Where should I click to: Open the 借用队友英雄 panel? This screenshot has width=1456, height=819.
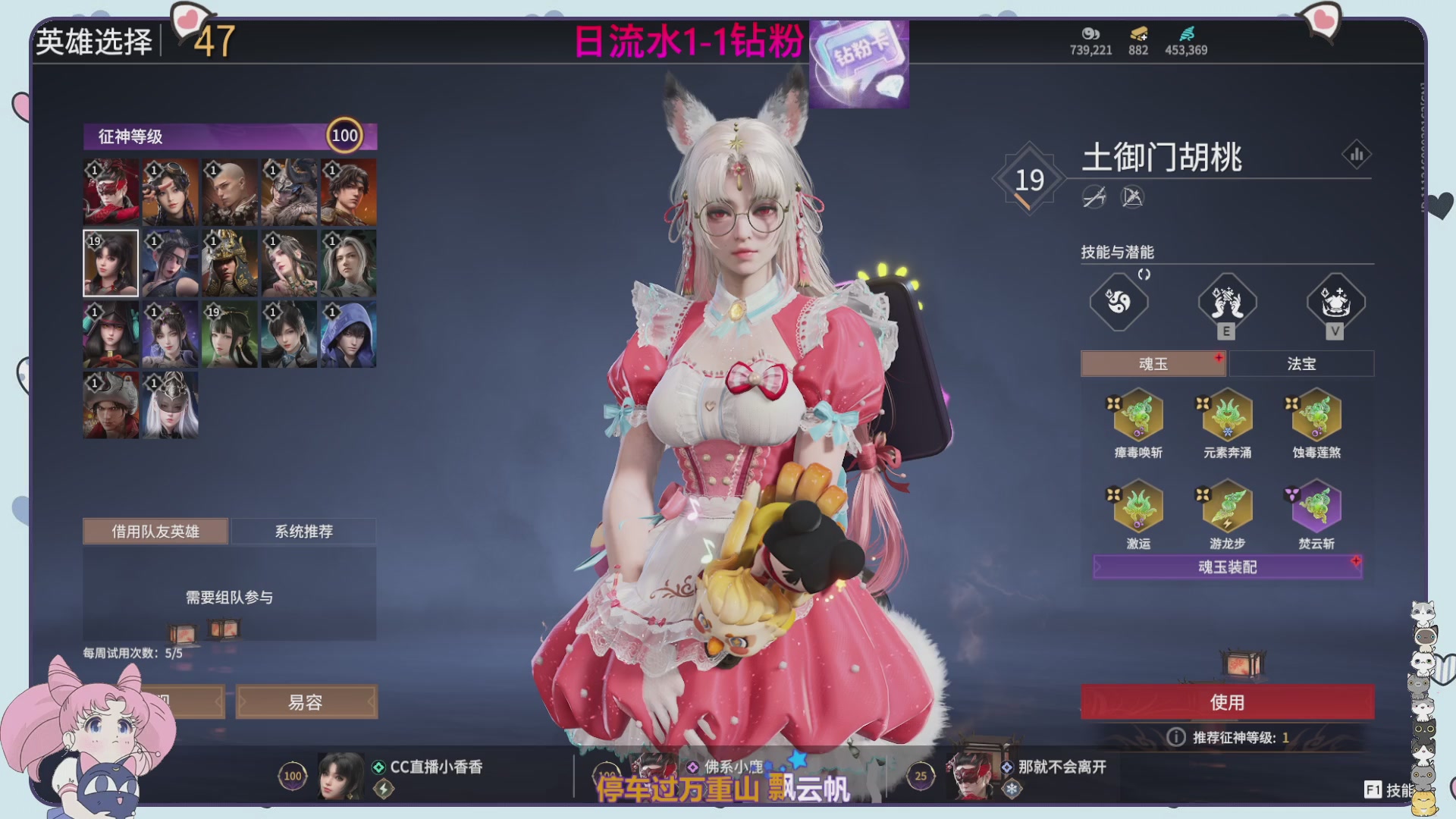coord(155,531)
